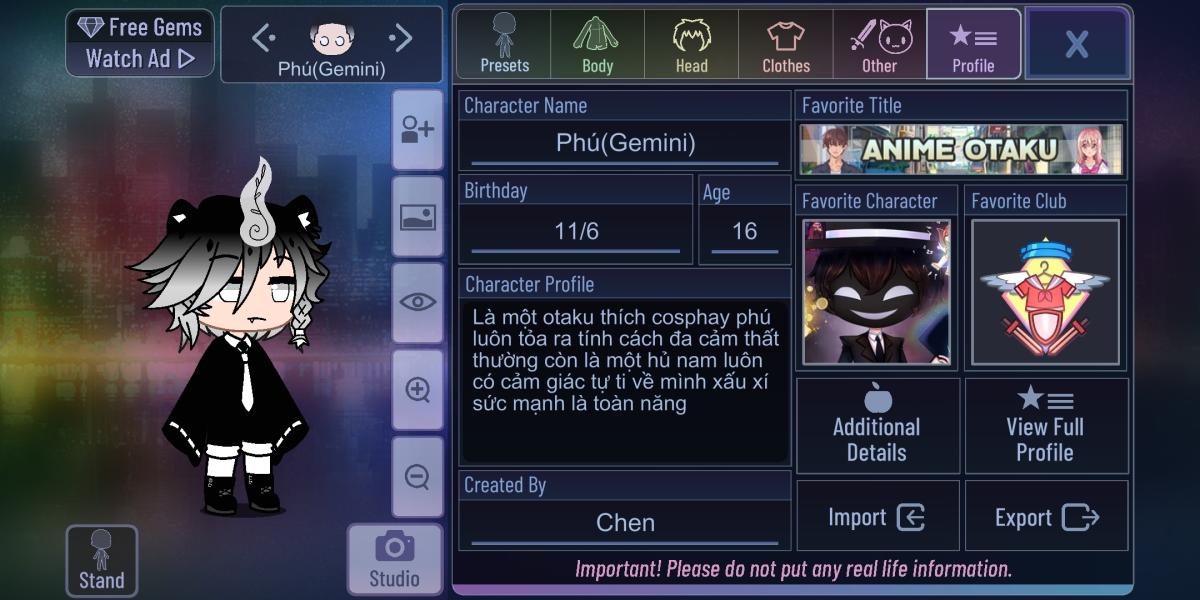Edit the Character Profile description box
The height and width of the screenshot is (600, 1200).
(x=625, y=380)
